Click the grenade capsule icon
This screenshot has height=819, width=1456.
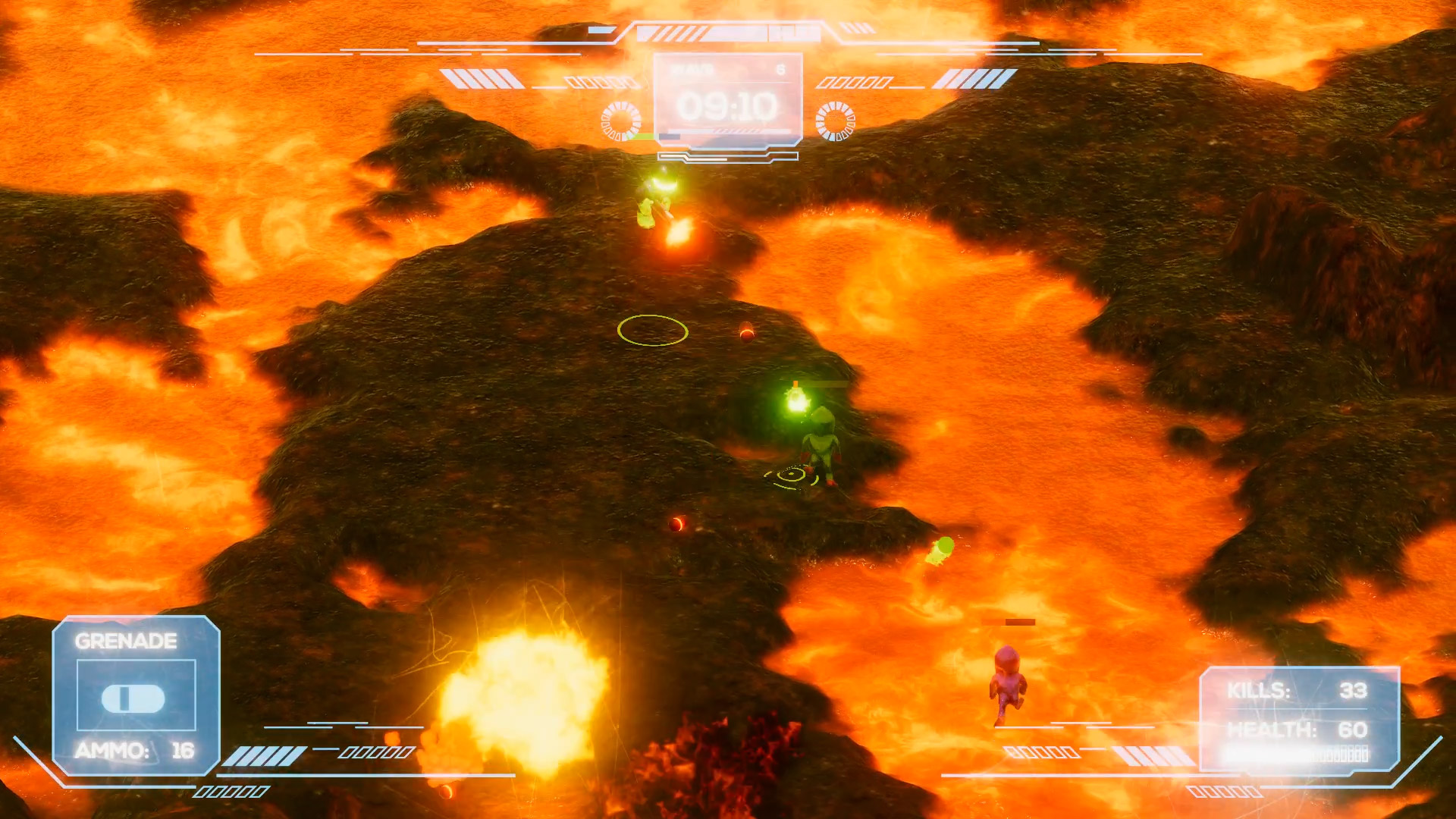pyautogui.click(x=133, y=699)
